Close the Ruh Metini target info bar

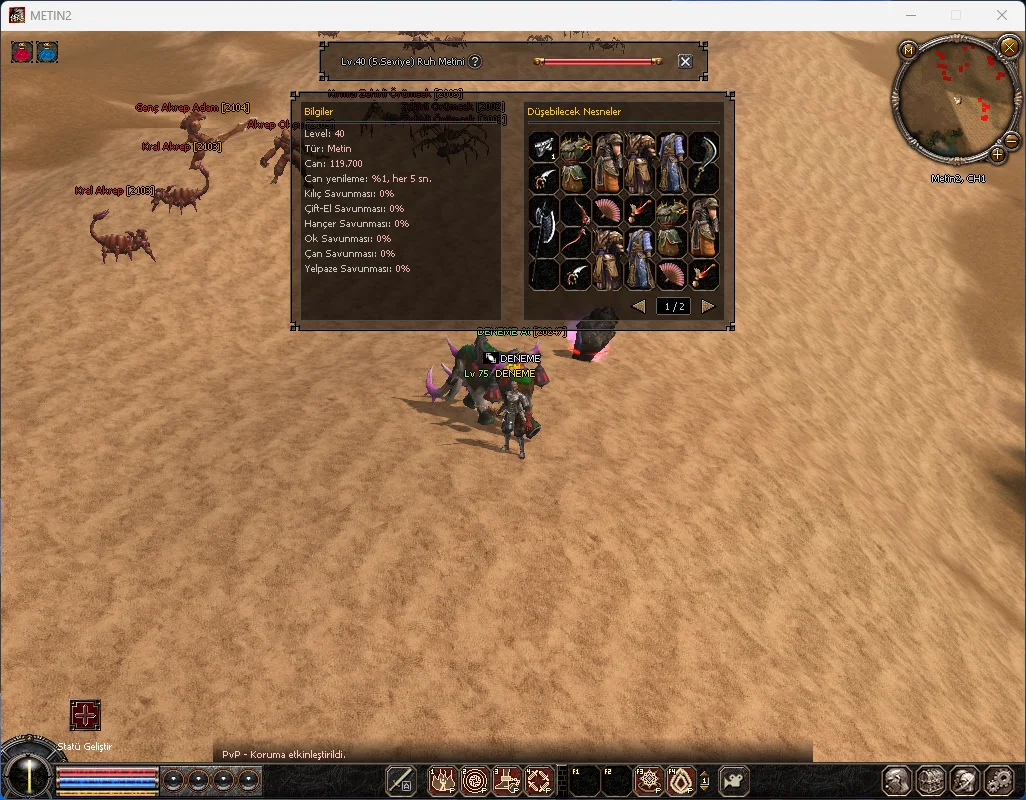point(685,61)
